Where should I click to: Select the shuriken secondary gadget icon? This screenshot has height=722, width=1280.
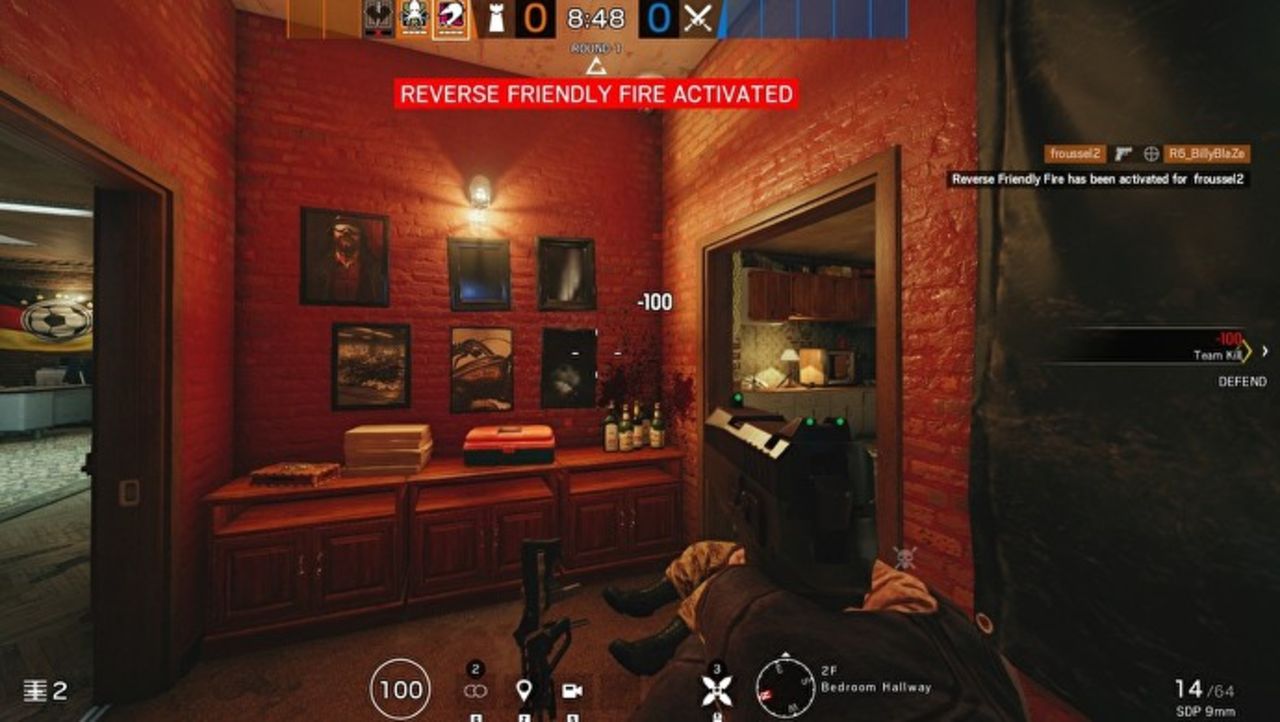[718, 690]
